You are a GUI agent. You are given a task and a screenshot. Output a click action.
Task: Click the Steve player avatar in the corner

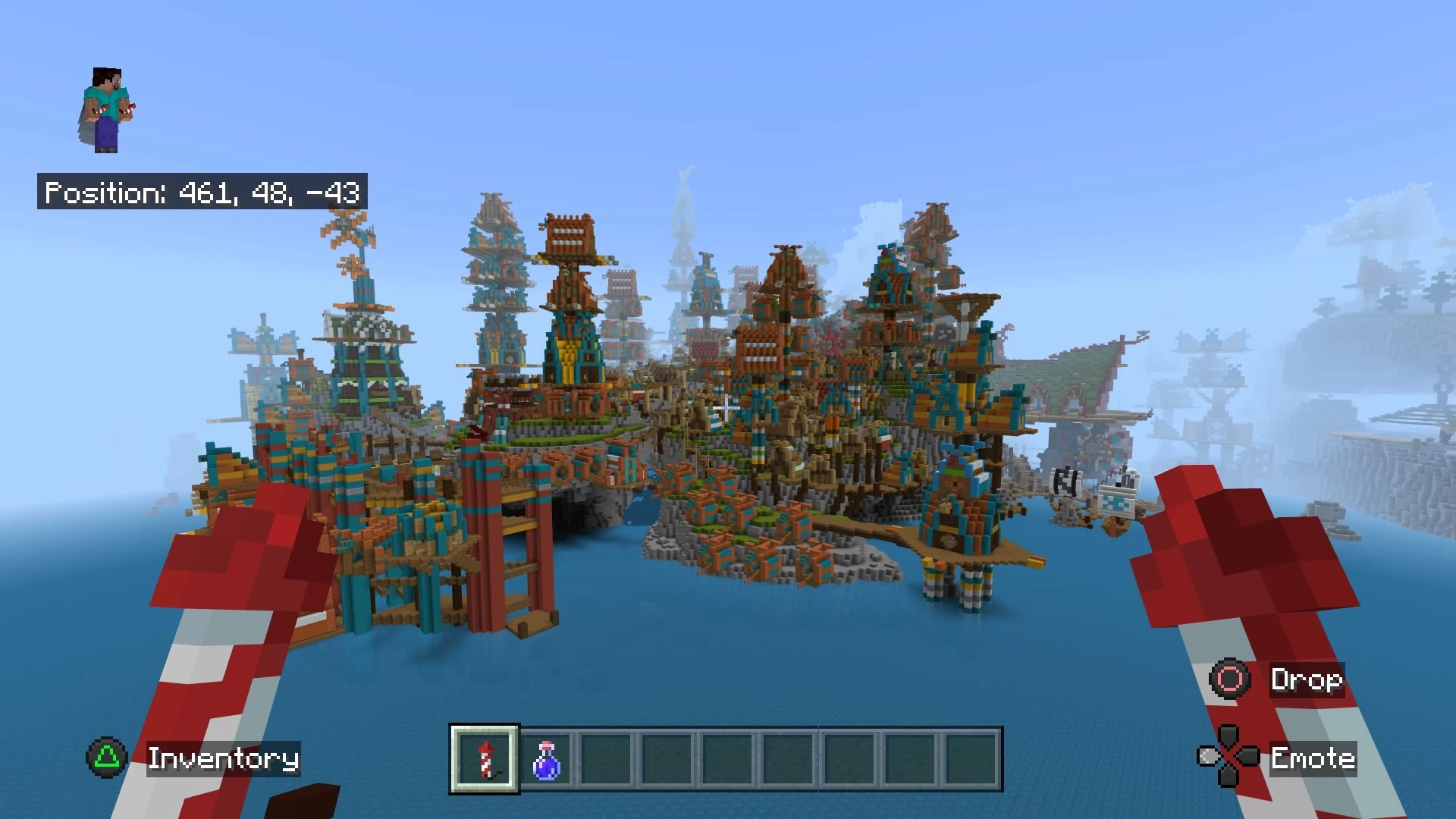(106, 106)
